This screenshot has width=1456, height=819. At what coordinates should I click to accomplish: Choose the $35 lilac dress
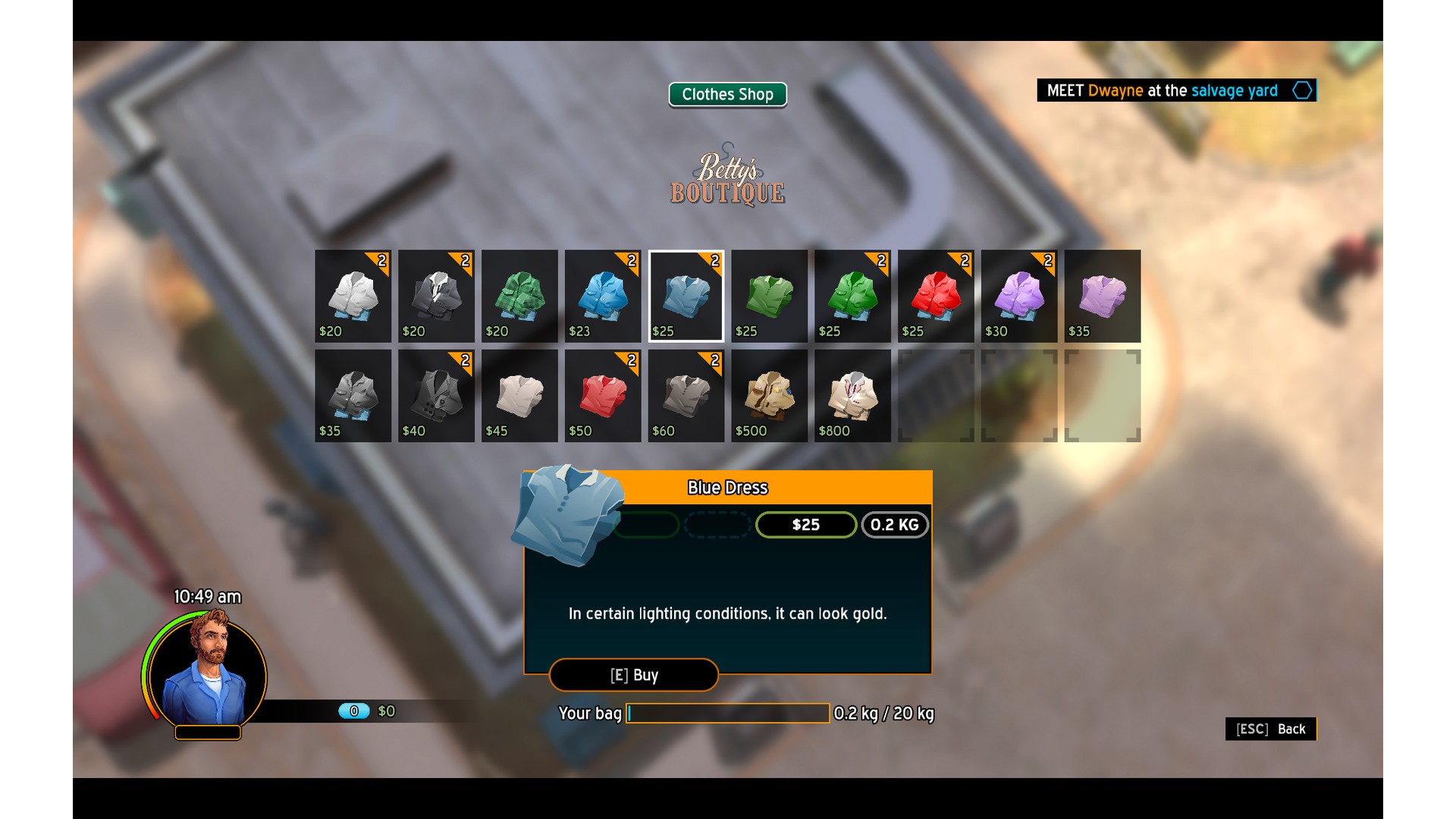(1103, 296)
